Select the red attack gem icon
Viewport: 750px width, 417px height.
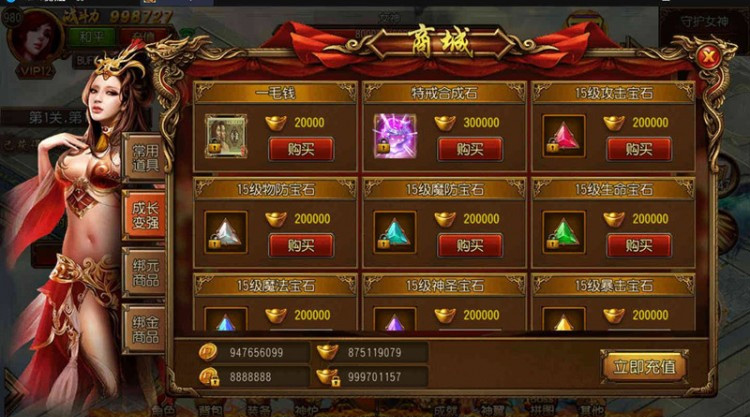(x=564, y=136)
